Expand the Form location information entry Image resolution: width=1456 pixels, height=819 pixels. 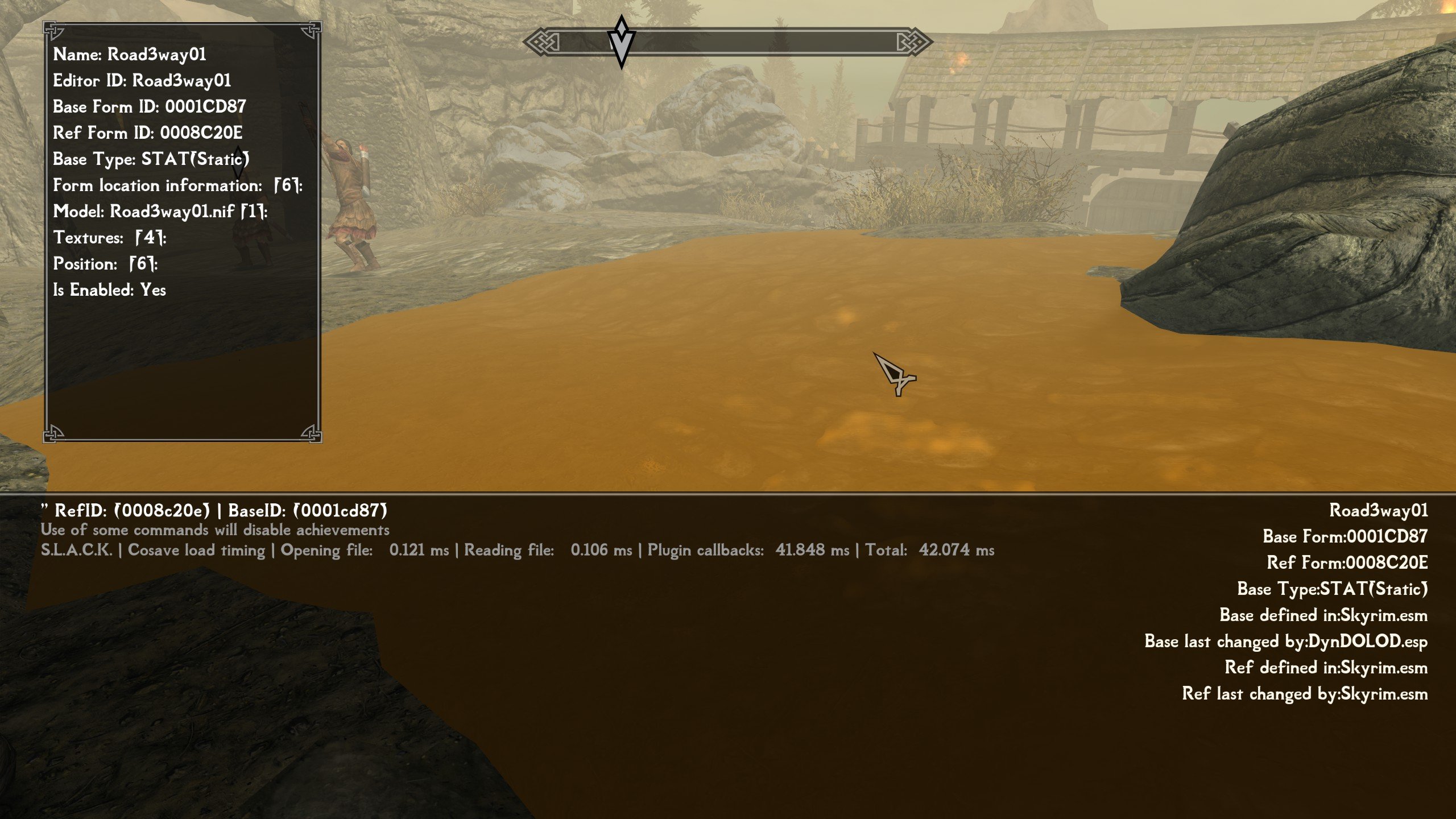click(x=177, y=185)
